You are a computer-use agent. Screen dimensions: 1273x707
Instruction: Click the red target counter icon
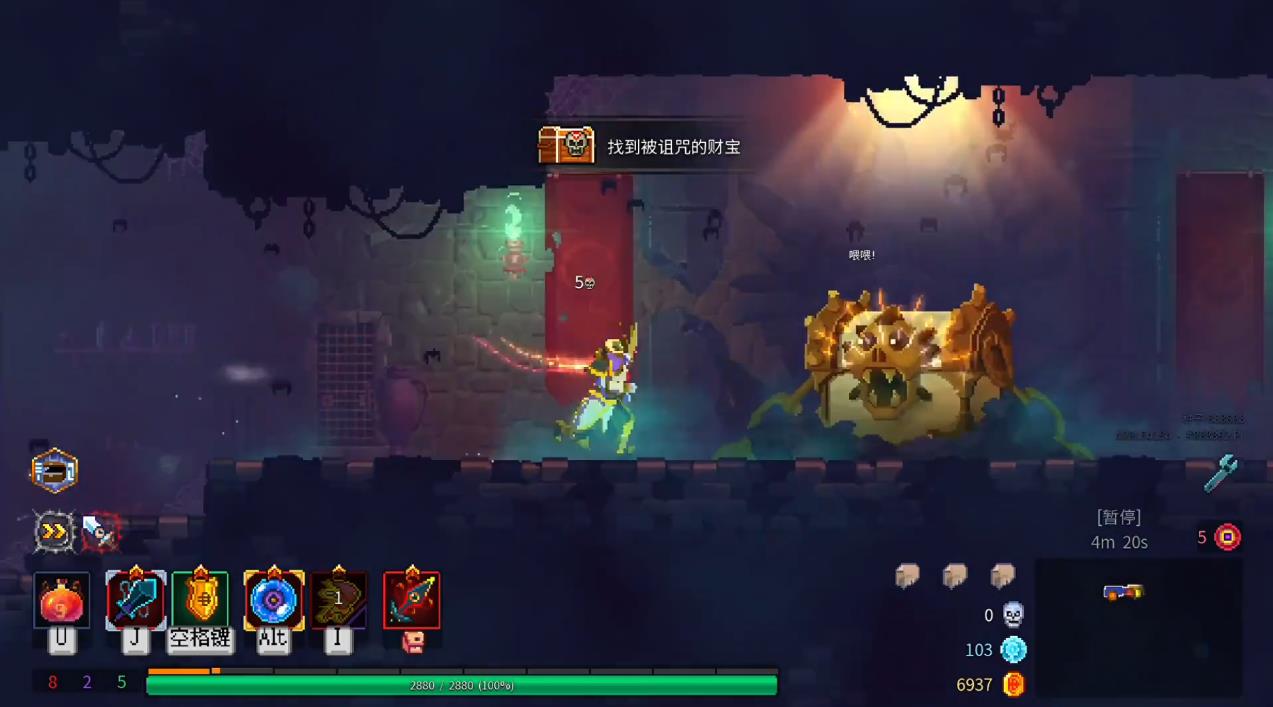[x=1227, y=537]
